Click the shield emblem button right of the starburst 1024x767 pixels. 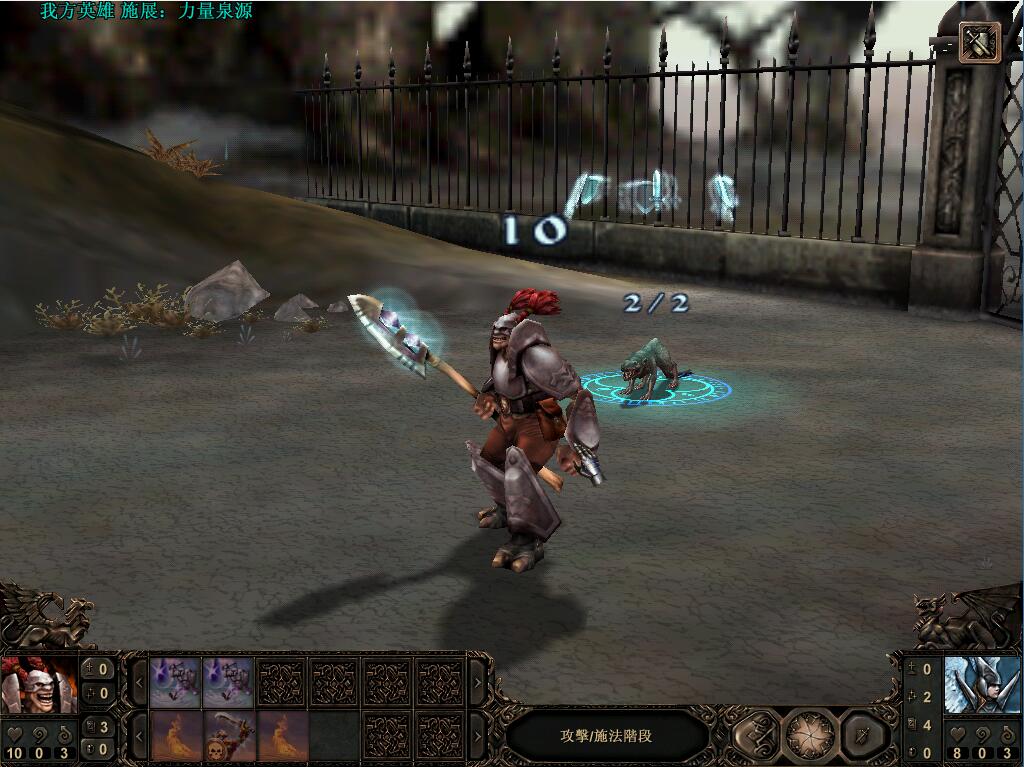[x=864, y=736]
